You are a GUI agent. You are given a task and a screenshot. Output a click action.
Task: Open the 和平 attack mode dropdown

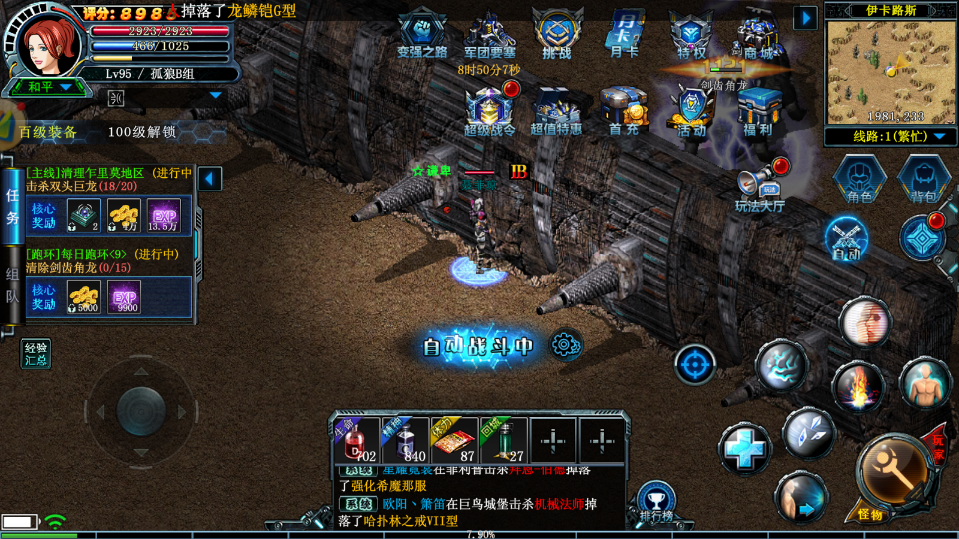pos(50,87)
